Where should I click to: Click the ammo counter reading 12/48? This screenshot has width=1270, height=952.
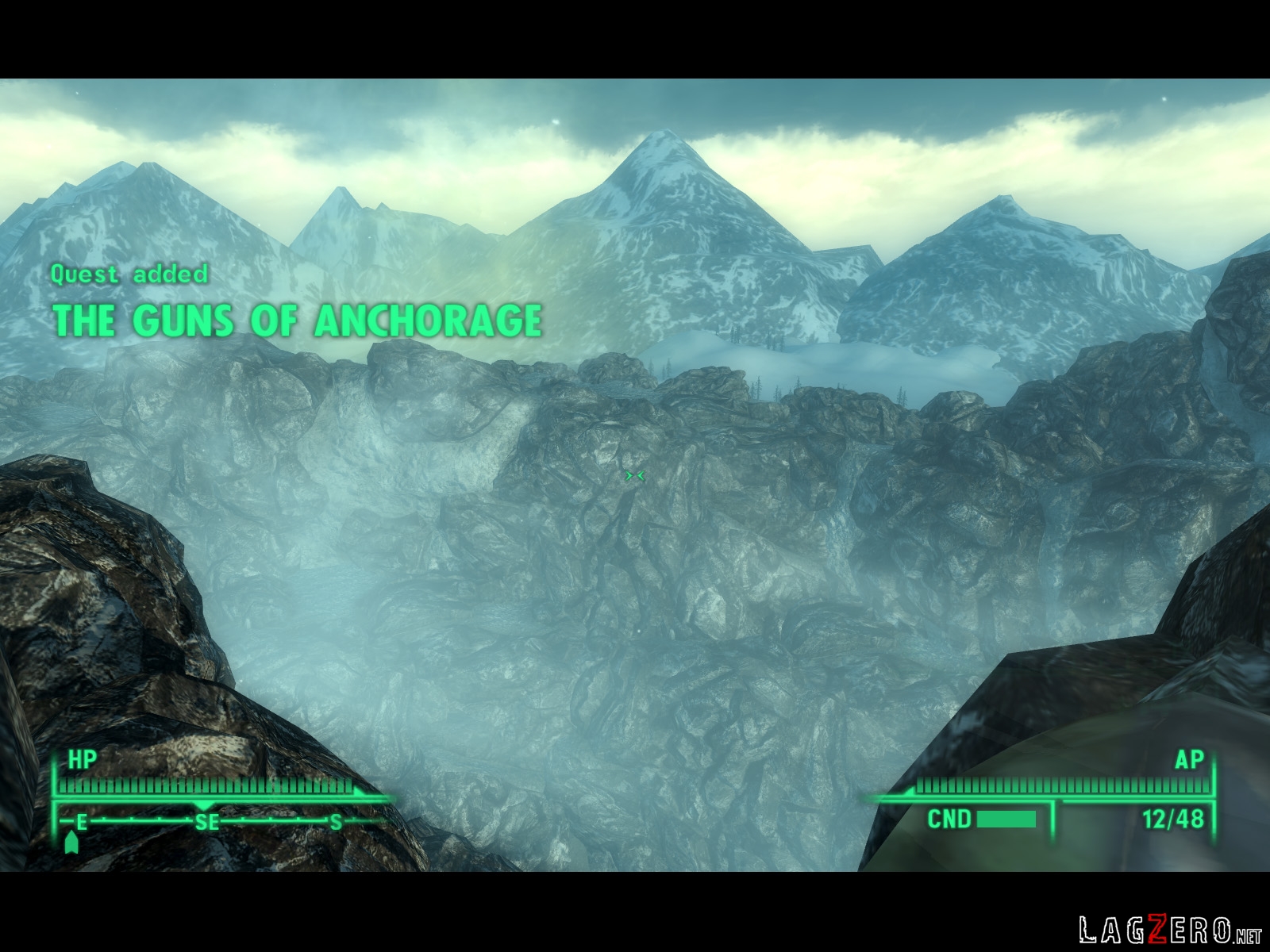1173,818
